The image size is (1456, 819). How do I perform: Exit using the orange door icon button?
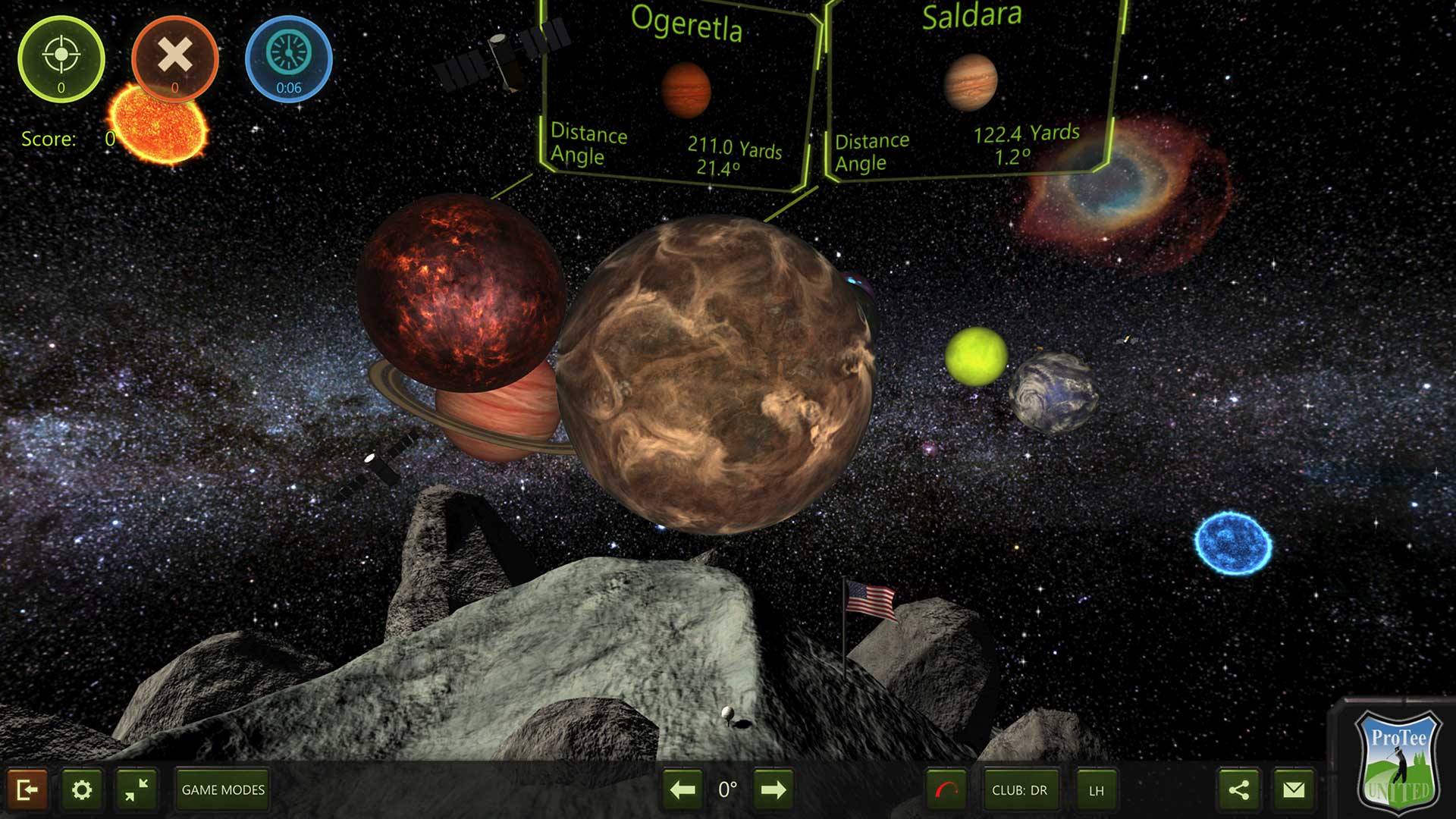click(x=27, y=790)
